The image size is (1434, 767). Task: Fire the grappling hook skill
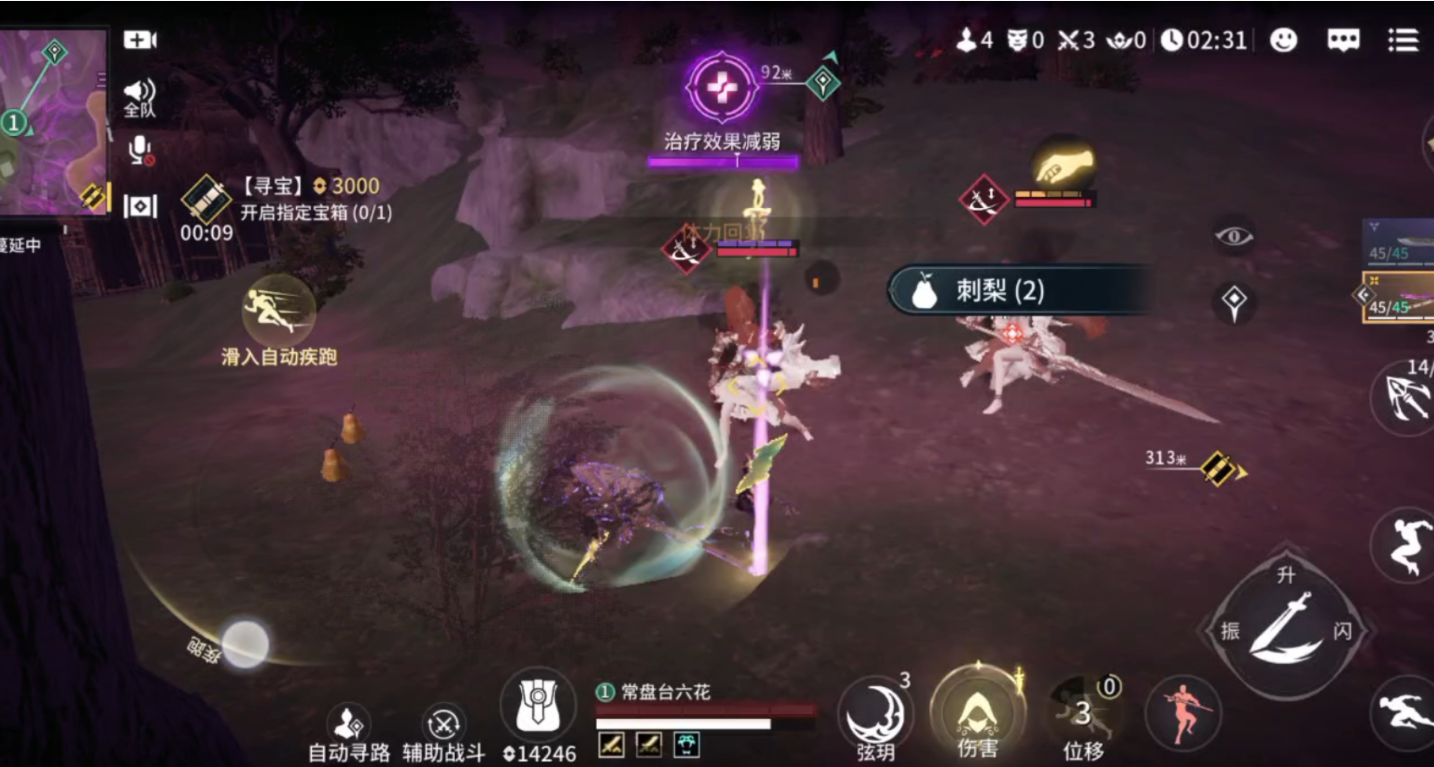click(x=1404, y=398)
